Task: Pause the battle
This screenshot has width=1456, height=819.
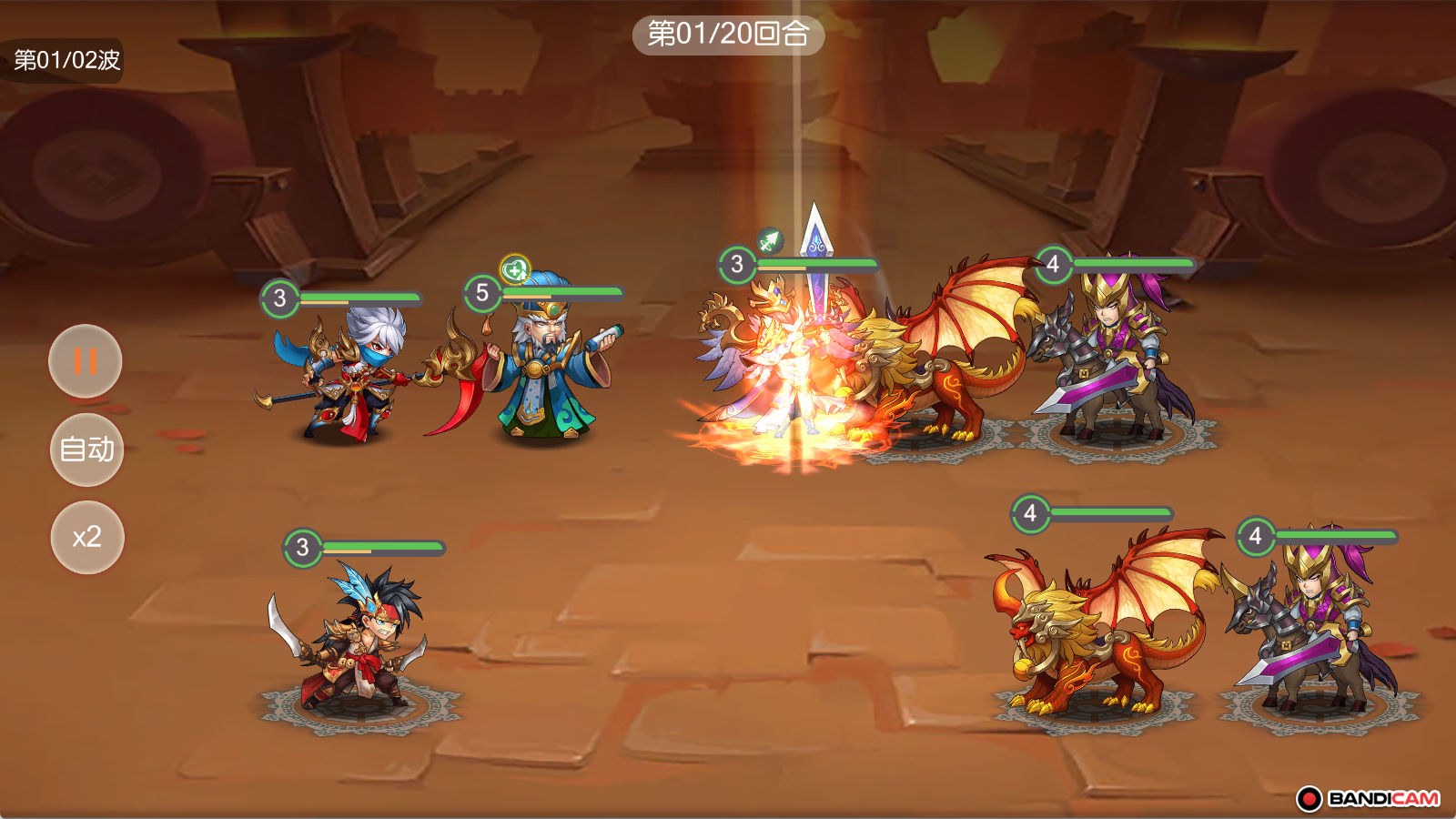Action: click(85, 361)
